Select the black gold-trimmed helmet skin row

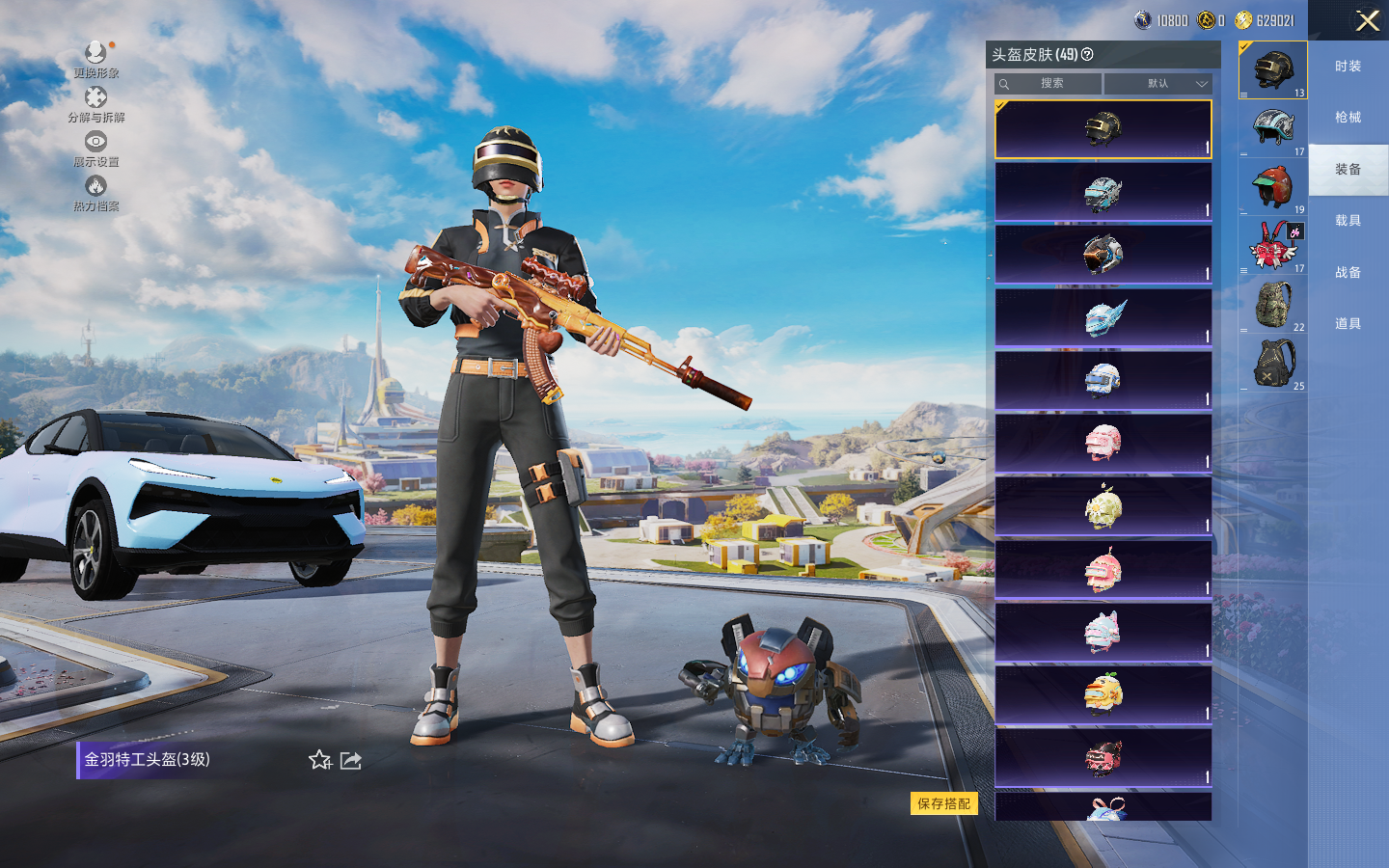(1103, 129)
